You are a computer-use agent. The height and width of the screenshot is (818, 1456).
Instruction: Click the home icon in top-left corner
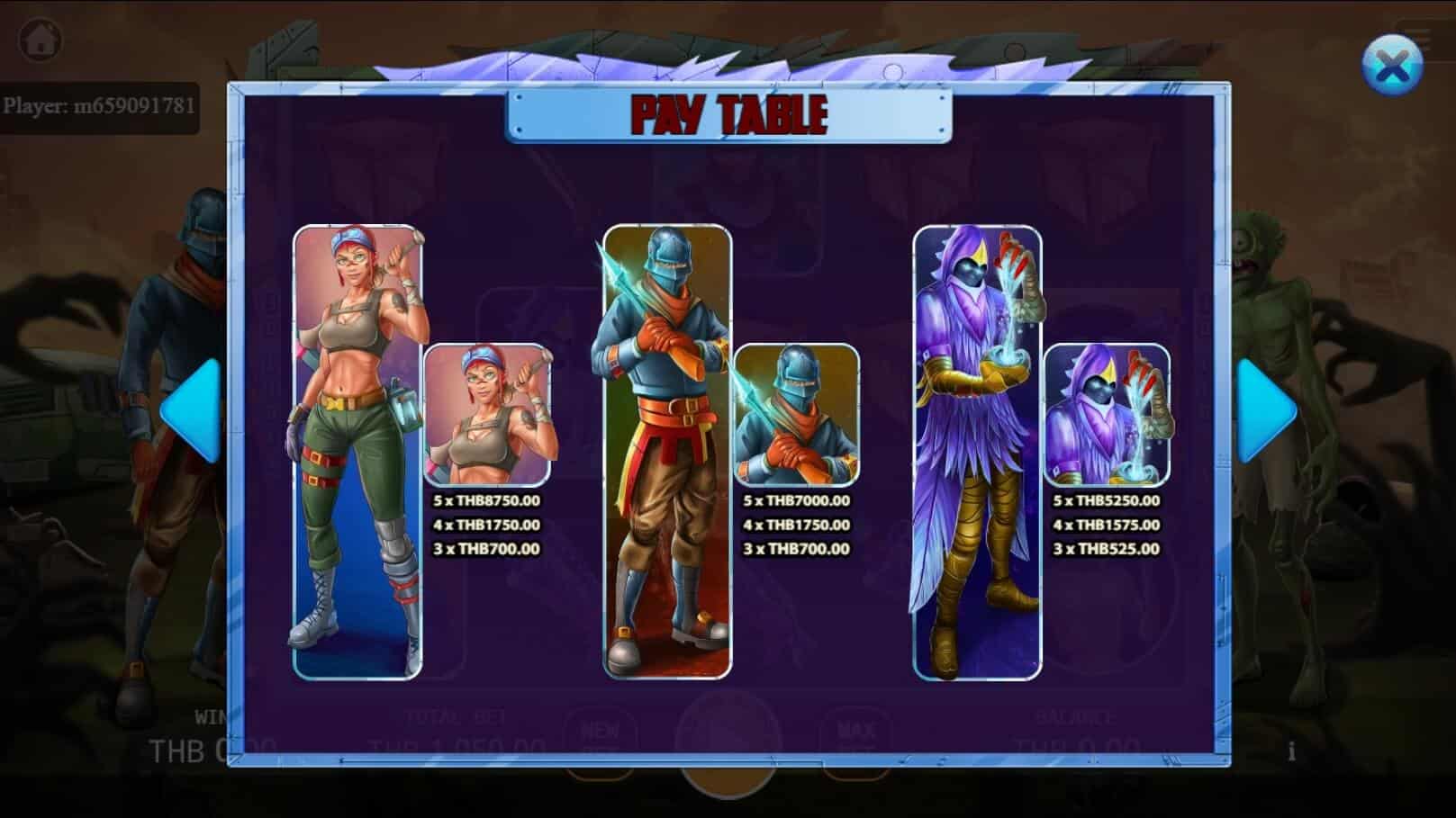pyautogui.click(x=40, y=38)
